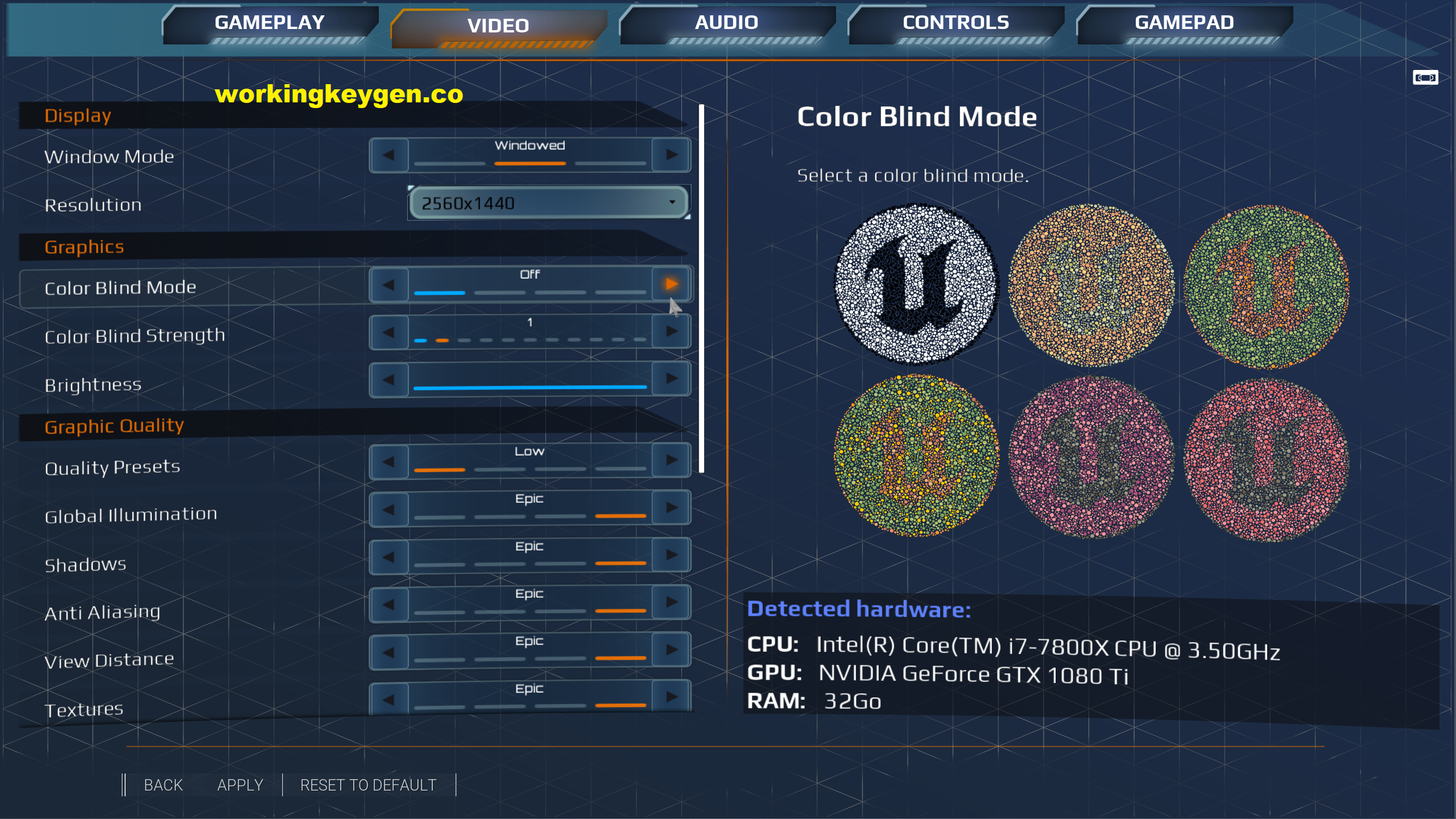This screenshot has height=819, width=1456.
Task: Increase Color Blind Strength with right arrow
Action: point(672,331)
